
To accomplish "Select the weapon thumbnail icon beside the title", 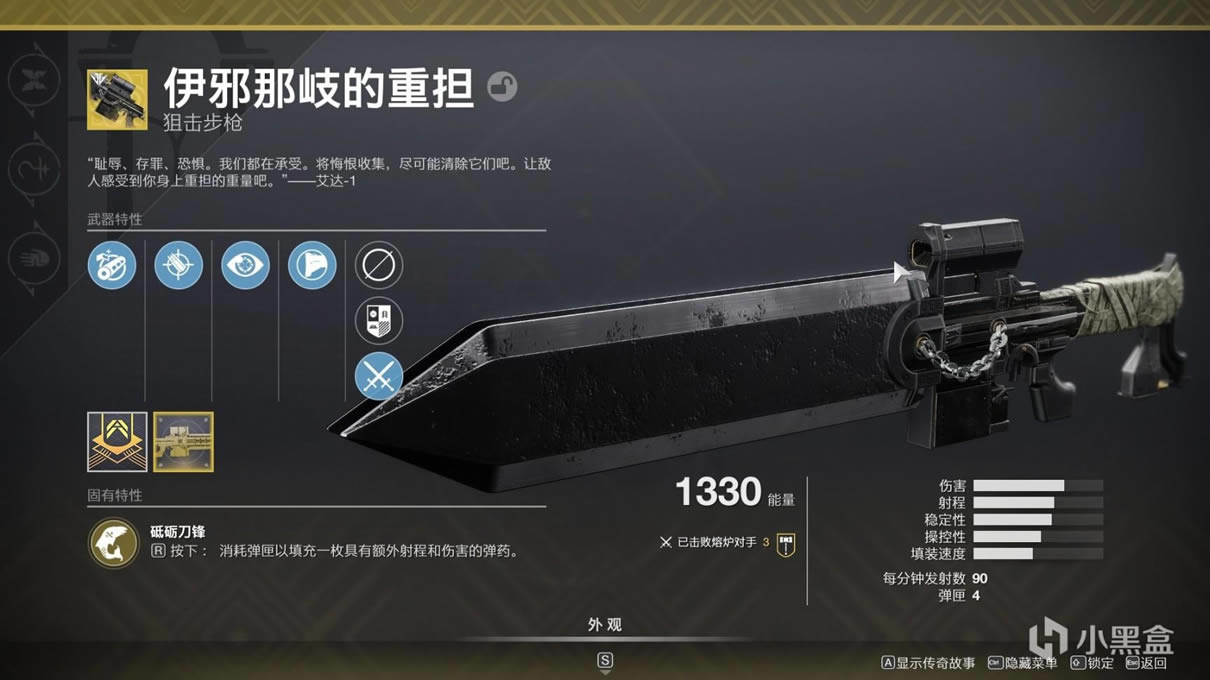I will click(x=117, y=99).
